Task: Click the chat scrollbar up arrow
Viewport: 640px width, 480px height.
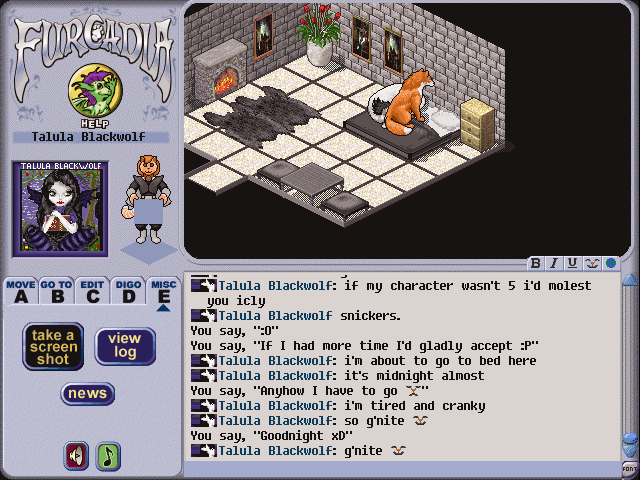Action: [x=629, y=279]
